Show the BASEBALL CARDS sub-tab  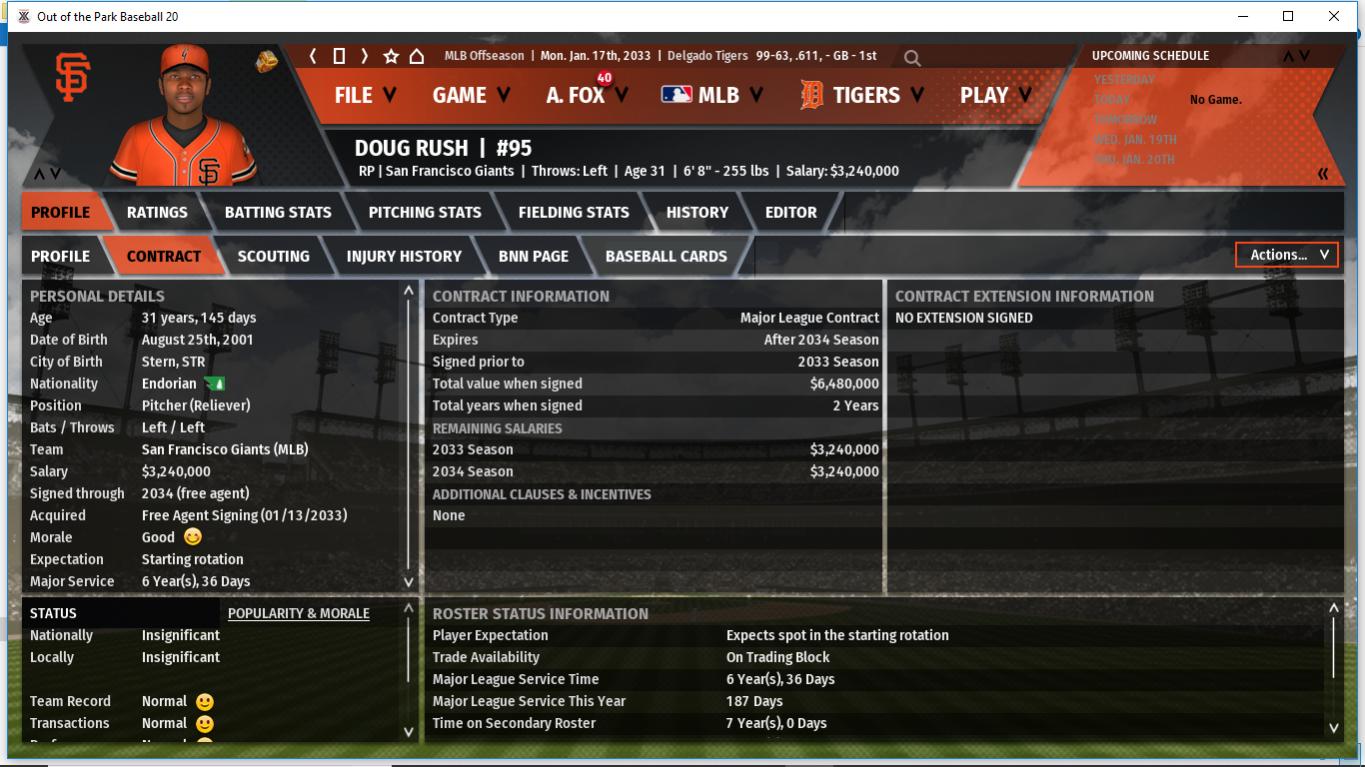tap(666, 256)
